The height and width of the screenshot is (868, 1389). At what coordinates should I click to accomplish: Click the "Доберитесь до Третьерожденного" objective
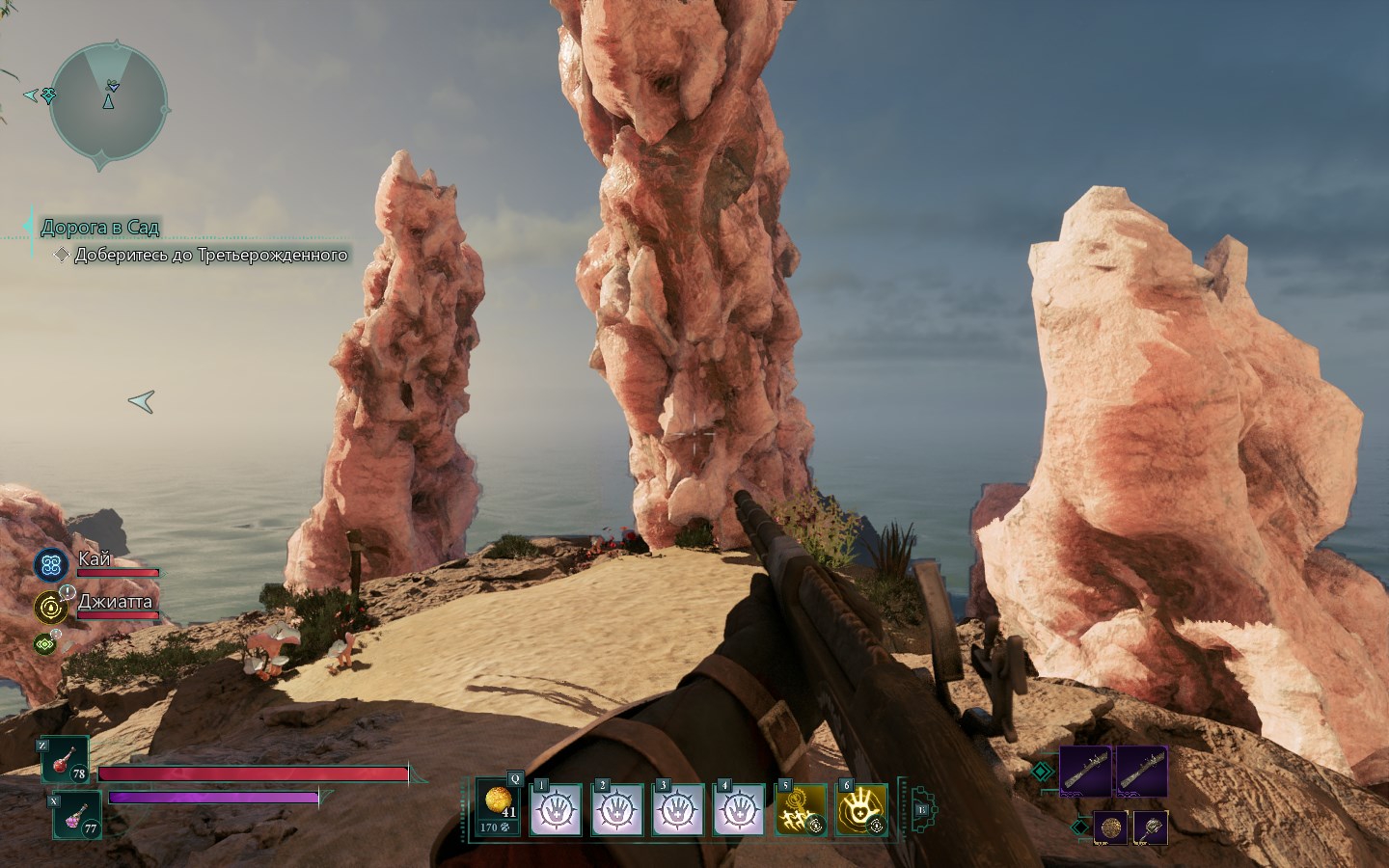coord(210,256)
